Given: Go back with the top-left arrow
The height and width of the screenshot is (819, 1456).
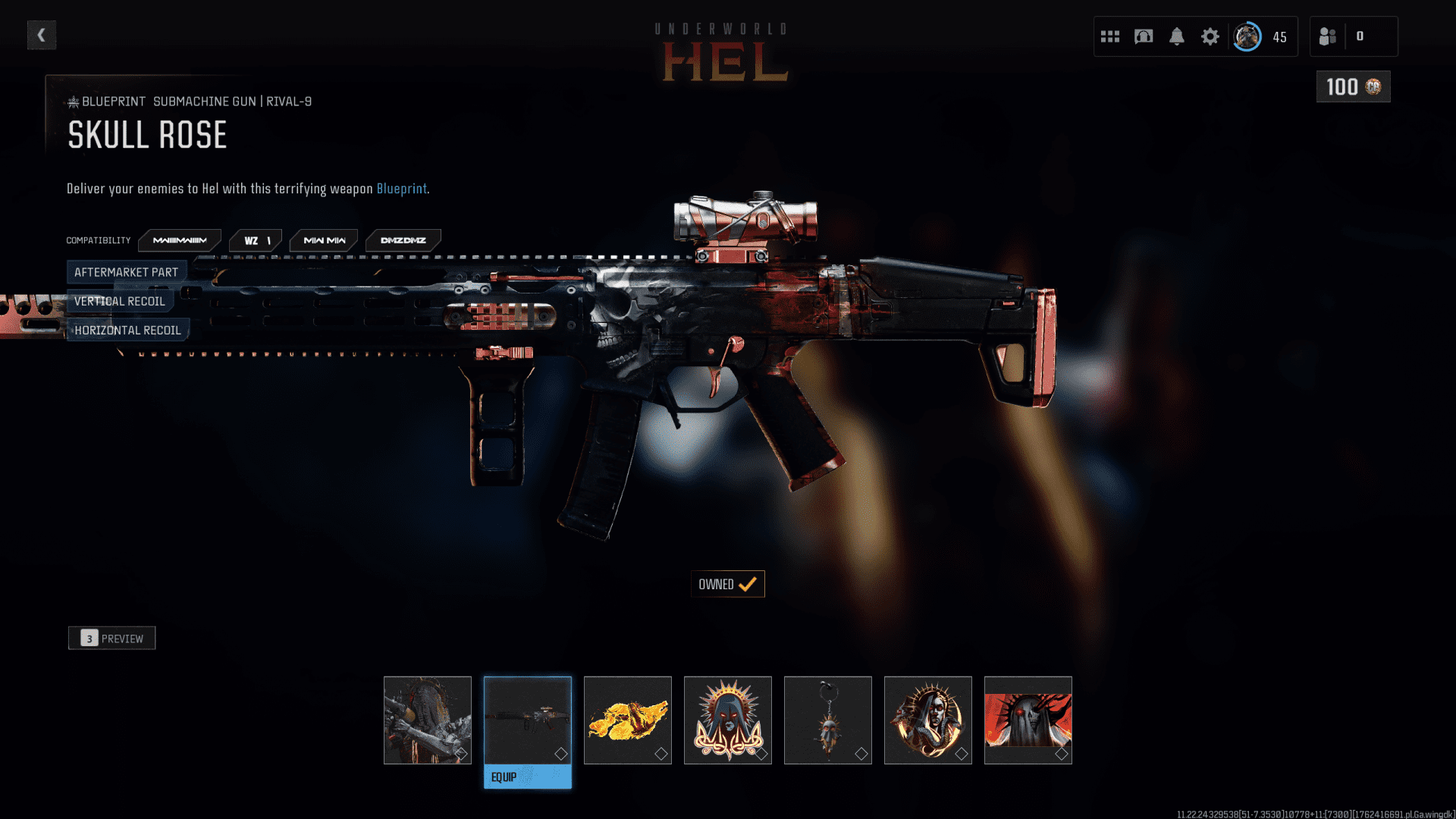Looking at the screenshot, I should pyautogui.click(x=42, y=35).
